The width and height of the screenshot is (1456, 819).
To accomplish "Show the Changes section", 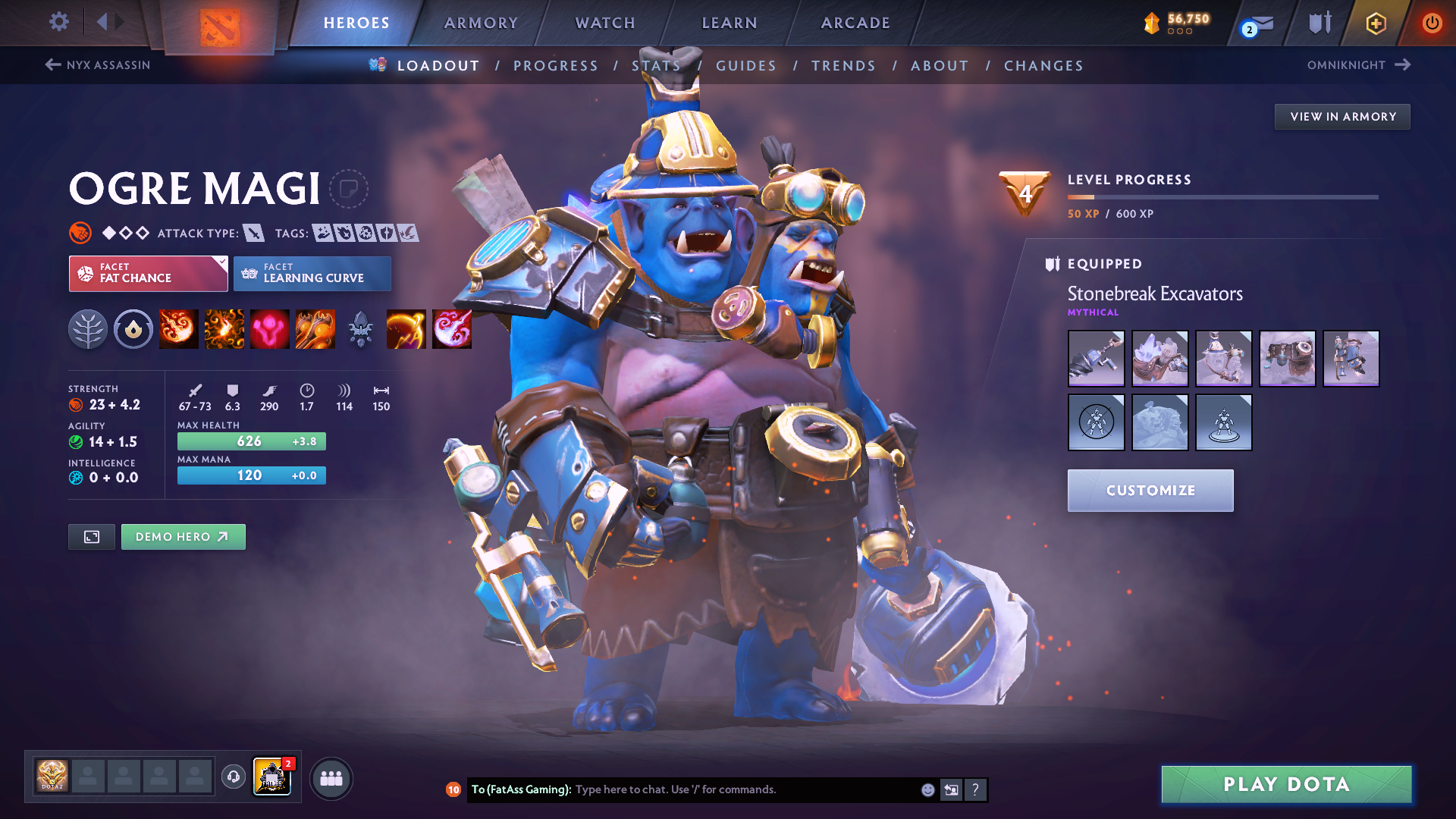I will tap(1043, 66).
